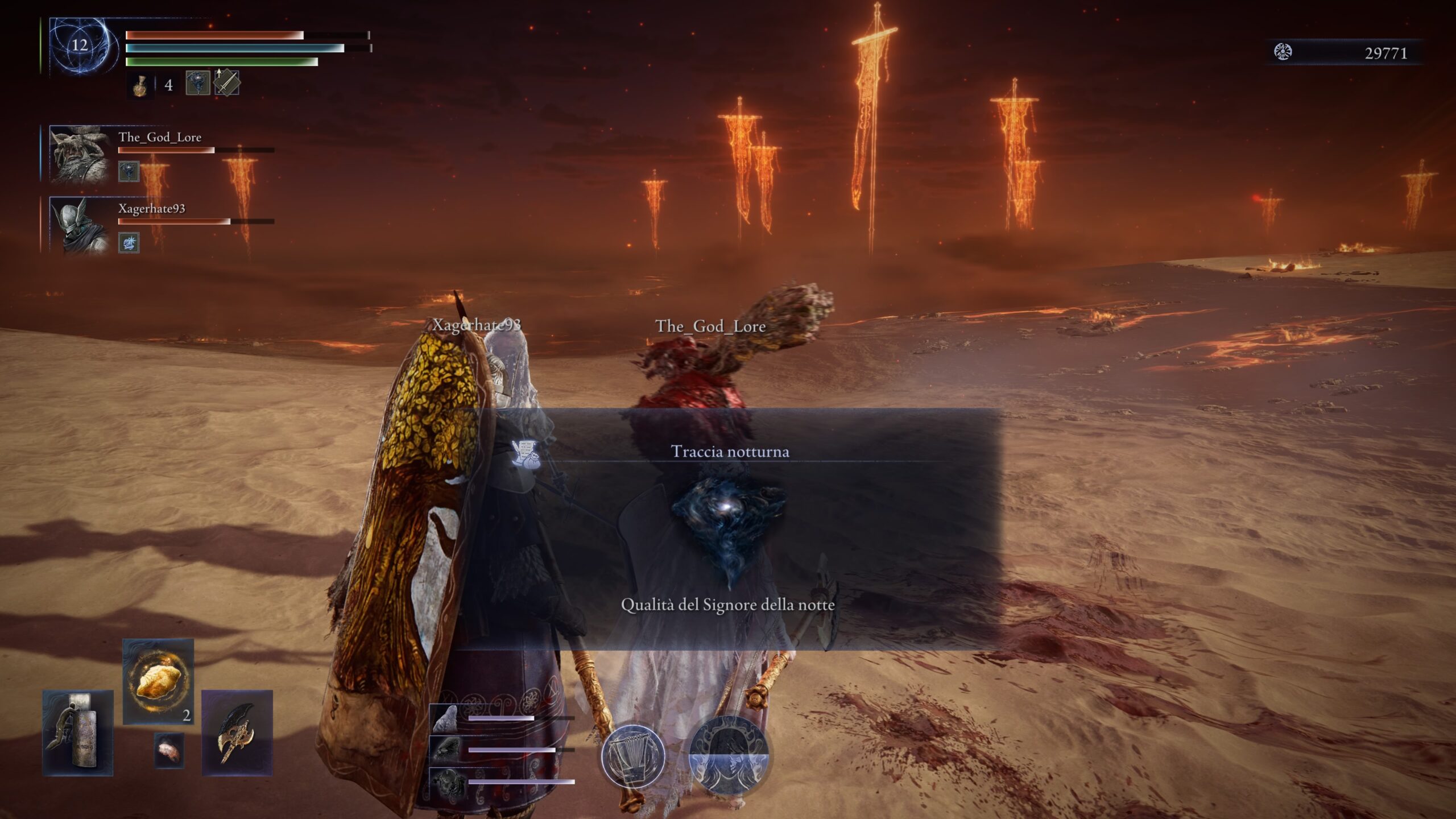Select the greatshield equipment slot
Screen dimensions: 1456x819
[78, 733]
